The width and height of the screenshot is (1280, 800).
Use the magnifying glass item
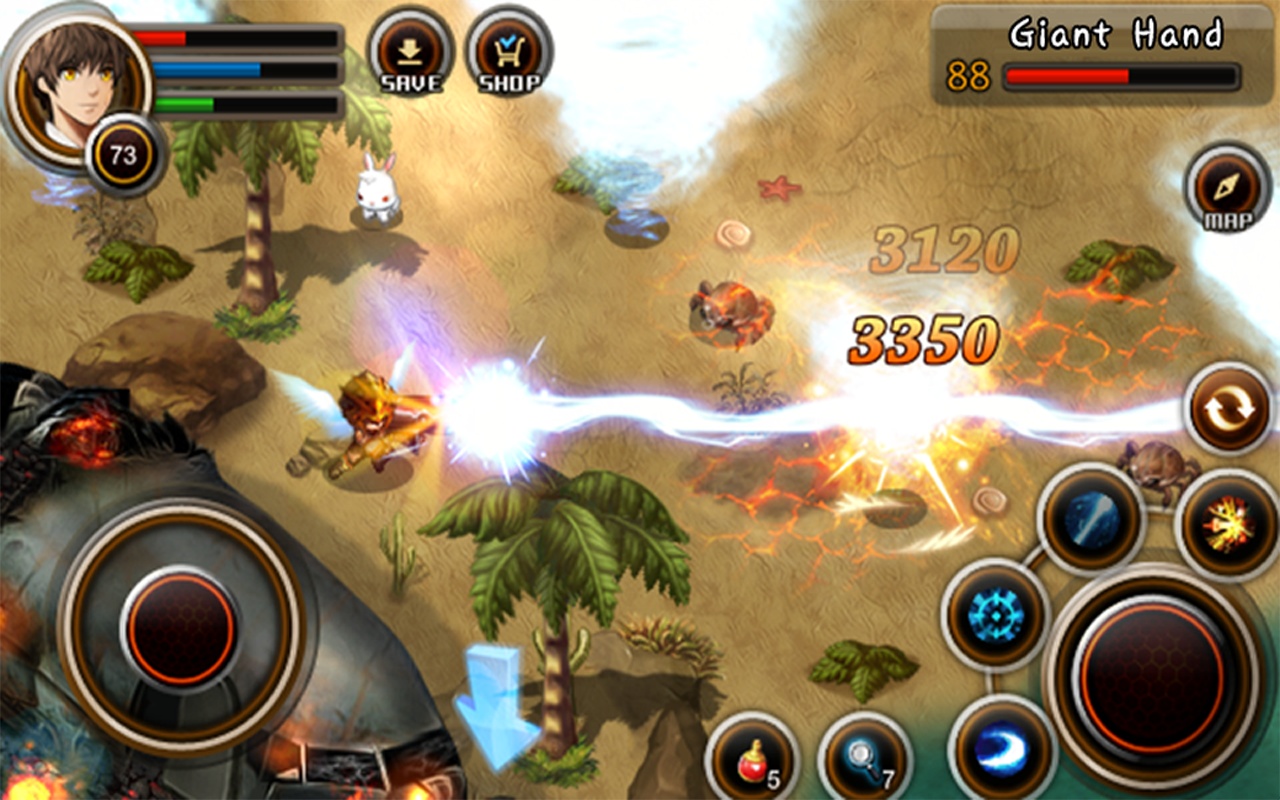point(865,760)
